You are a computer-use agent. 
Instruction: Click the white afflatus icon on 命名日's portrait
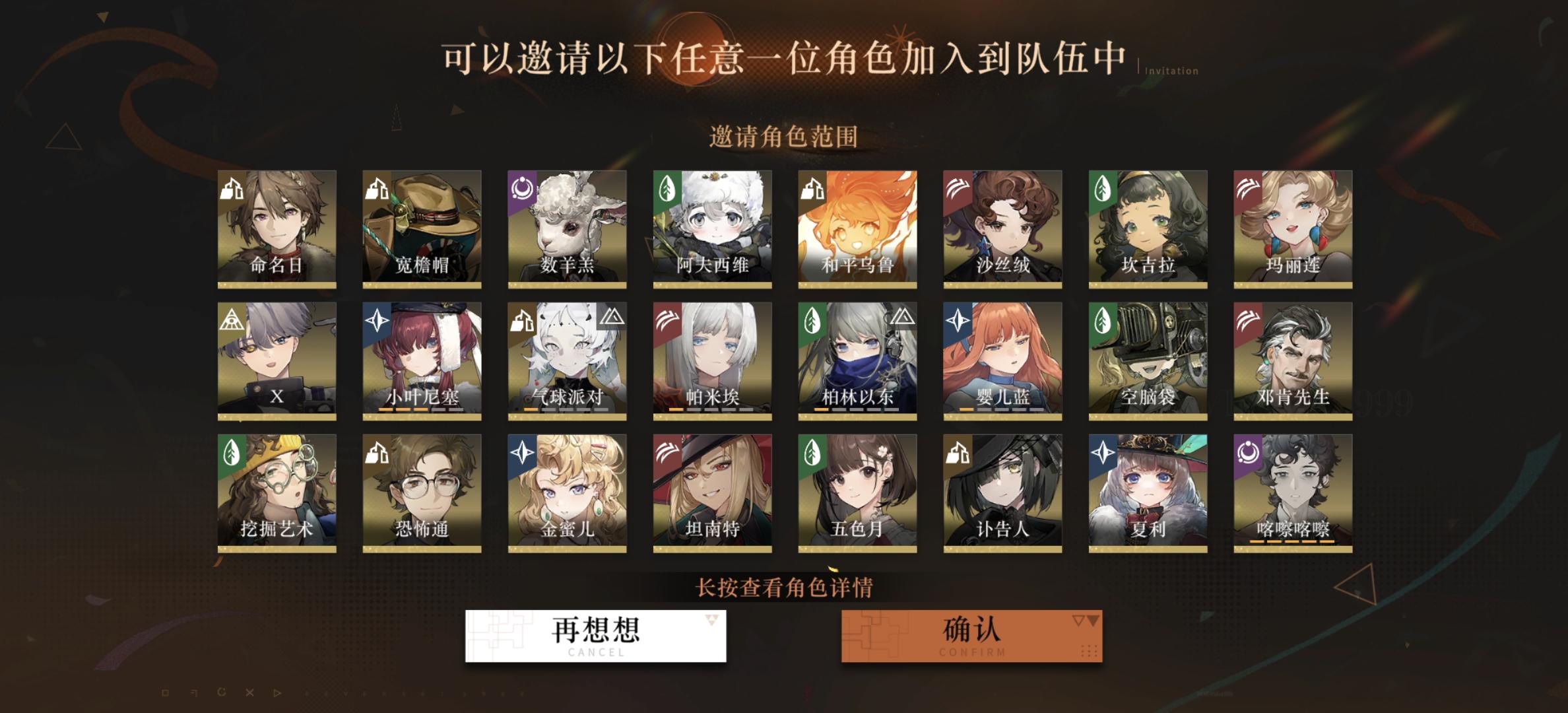point(232,189)
